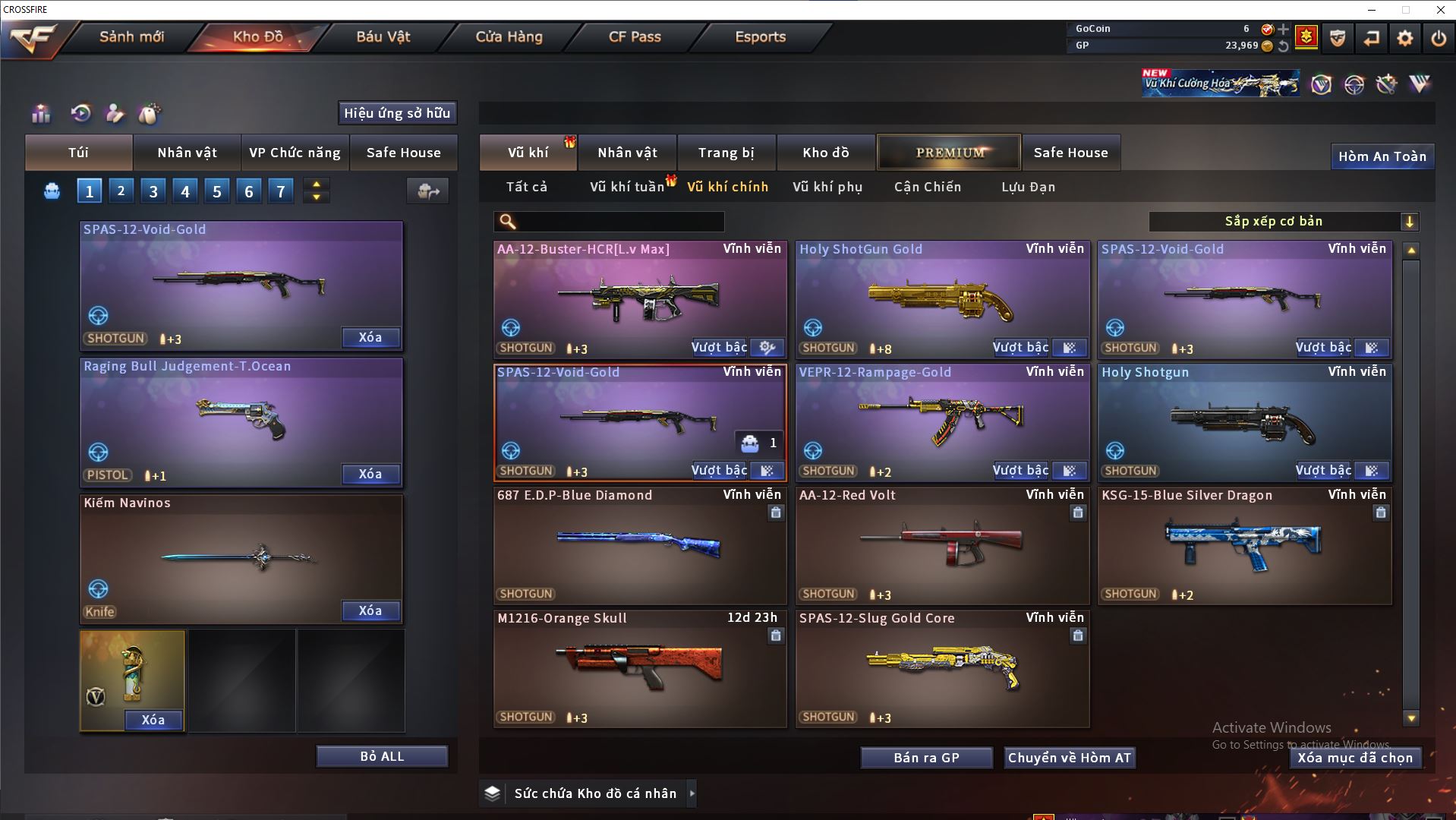Go to the Cửa Hàng shop
This screenshot has height=820, width=1456.
click(x=509, y=36)
